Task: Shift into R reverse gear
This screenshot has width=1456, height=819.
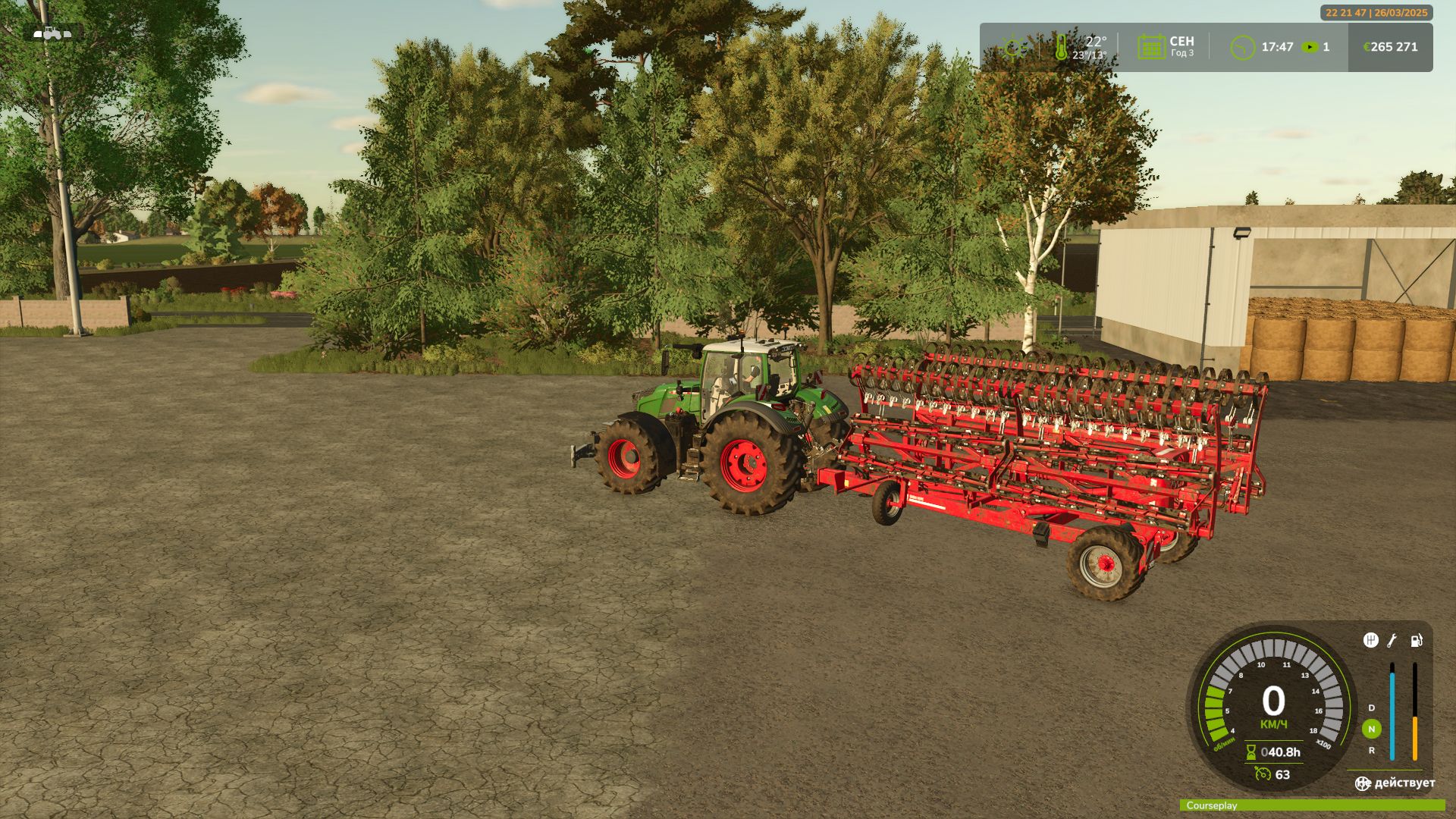Action: point(1371,750)
